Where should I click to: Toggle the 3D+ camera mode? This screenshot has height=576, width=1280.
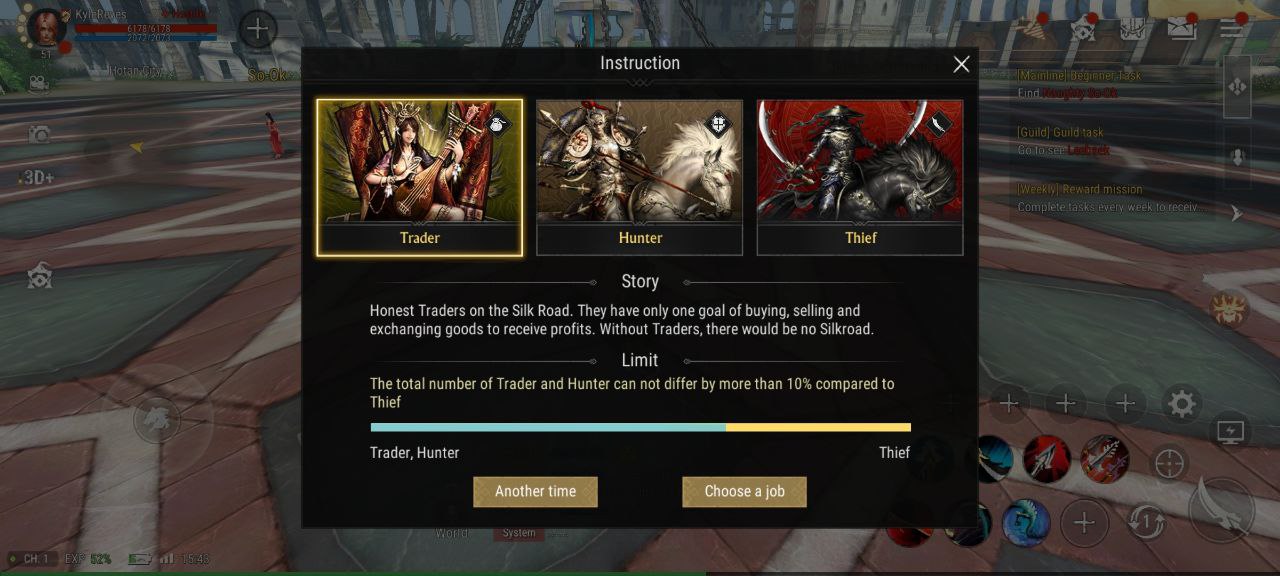[x=37, y=177]
